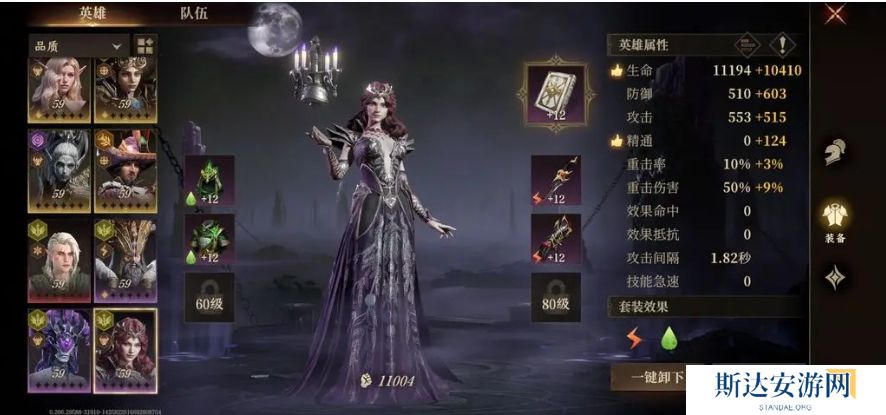Select the bearded dwarf with winged helmet

click(125, 259)
